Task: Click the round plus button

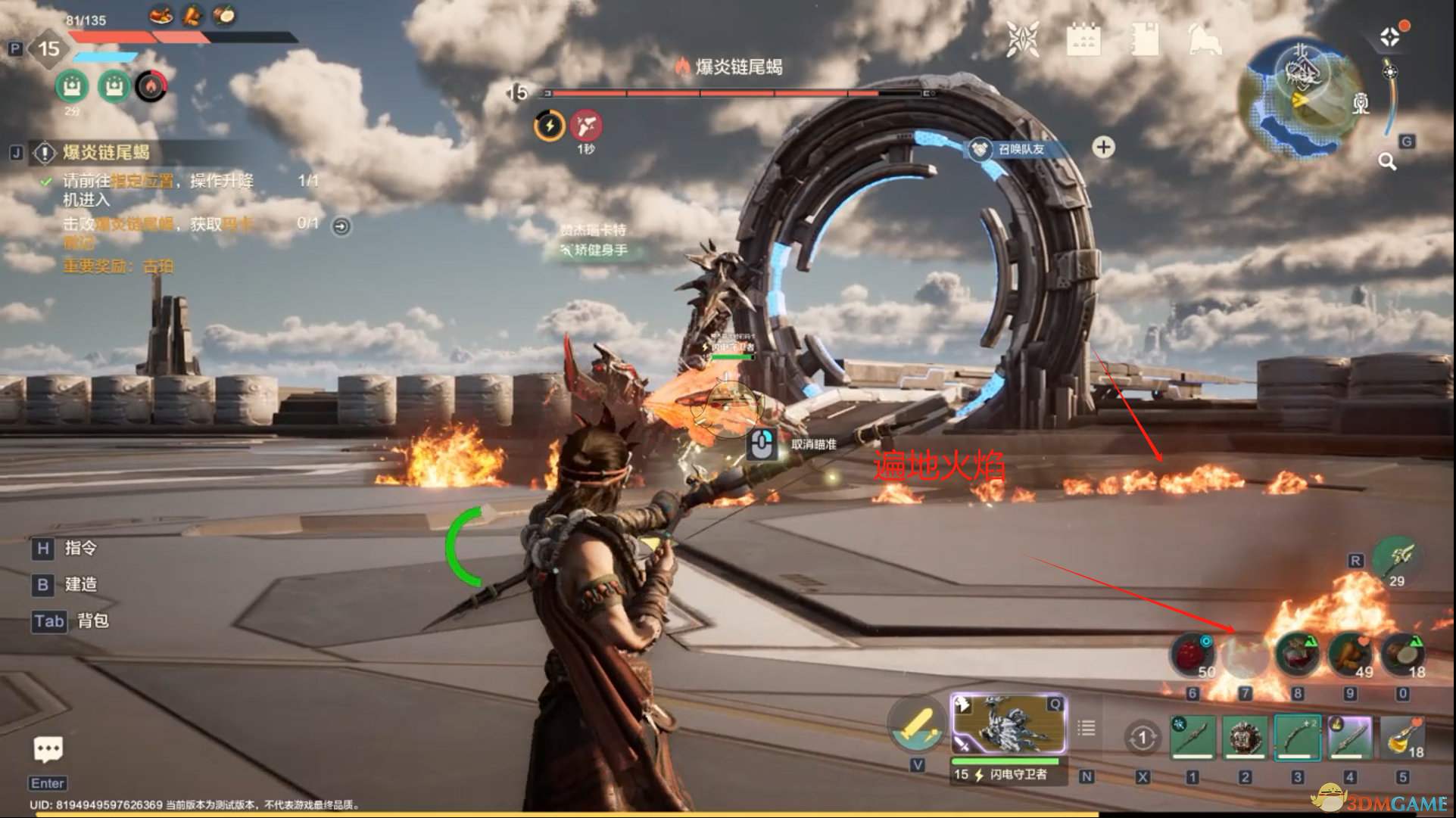Action: click(x=1103, y=147)
